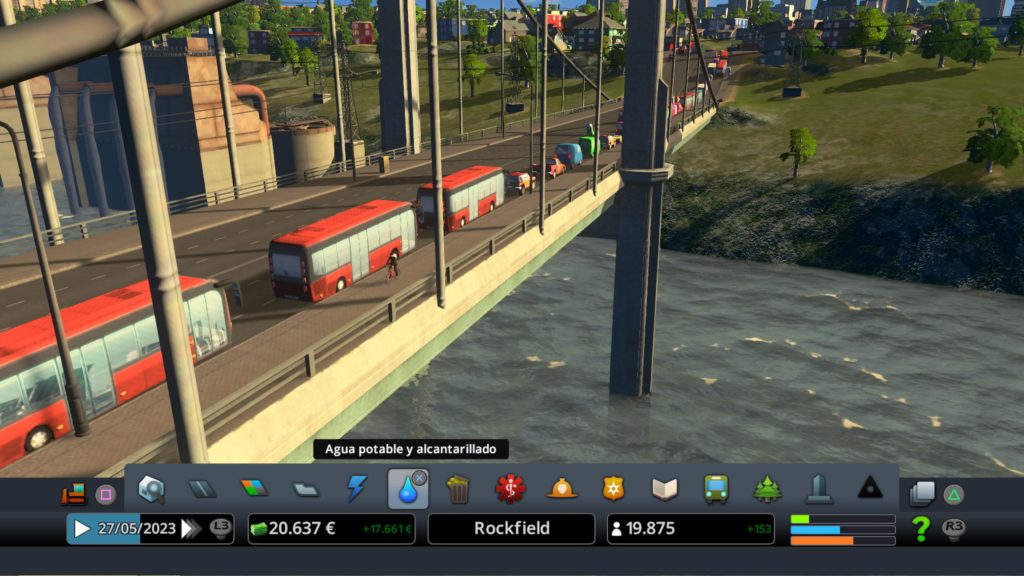Select the zoning tool icon

tap(254, 489)
